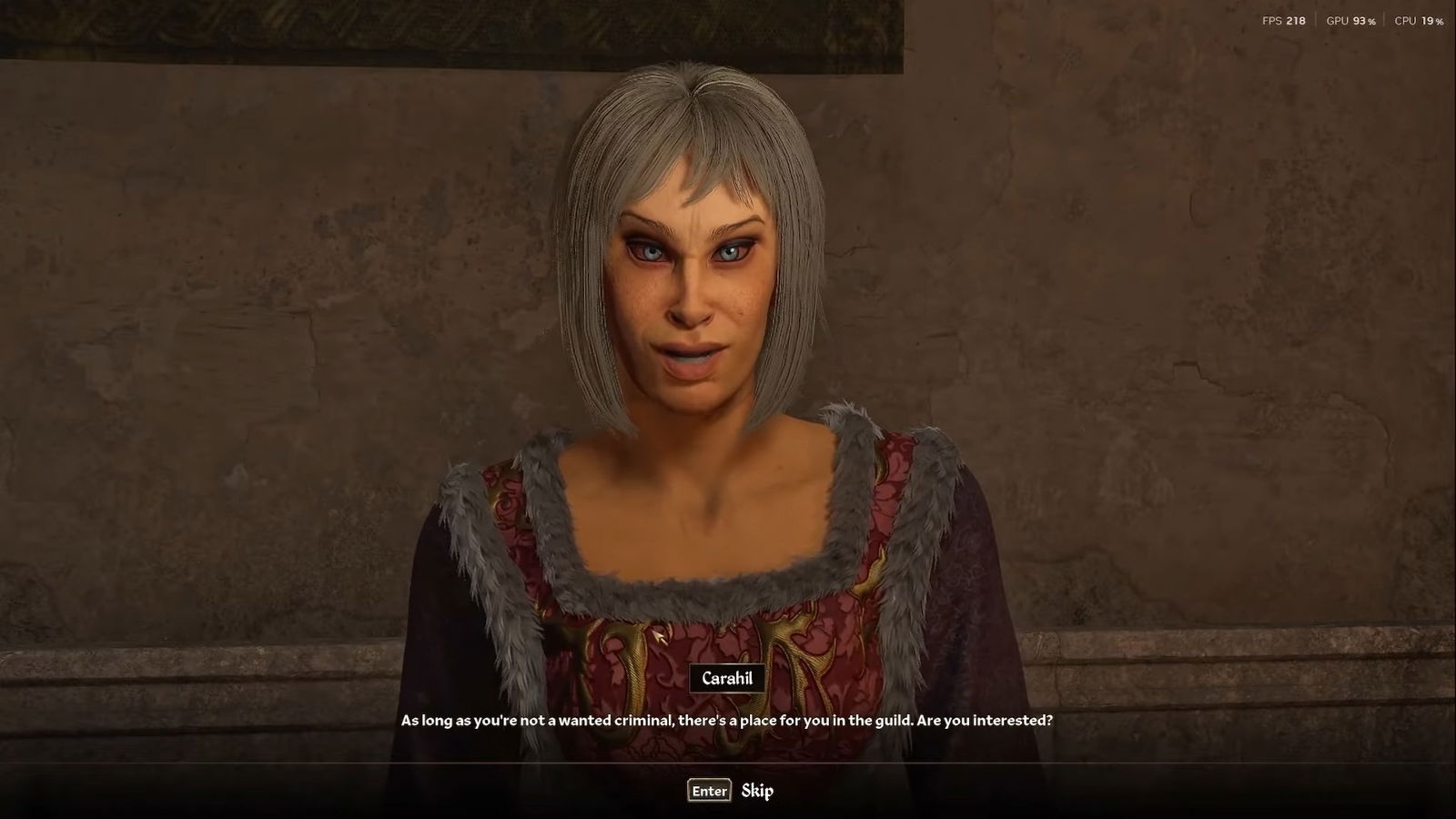
Task: Click the CPU 19% usage indicator
Action: pos(1417,19)
